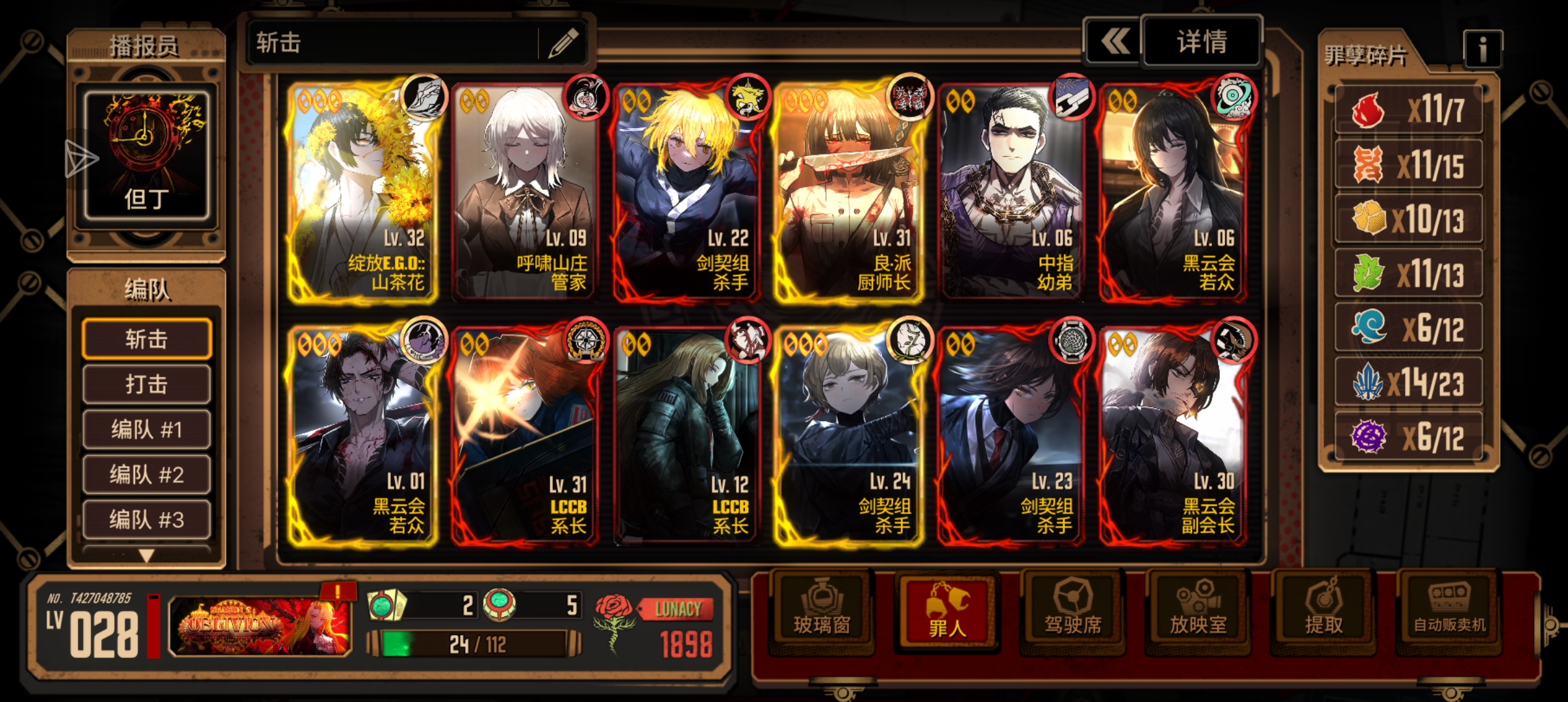This screenshot has width=1568, height=702.
Task: Switch to the 打击 team preset
Action: 147,384
